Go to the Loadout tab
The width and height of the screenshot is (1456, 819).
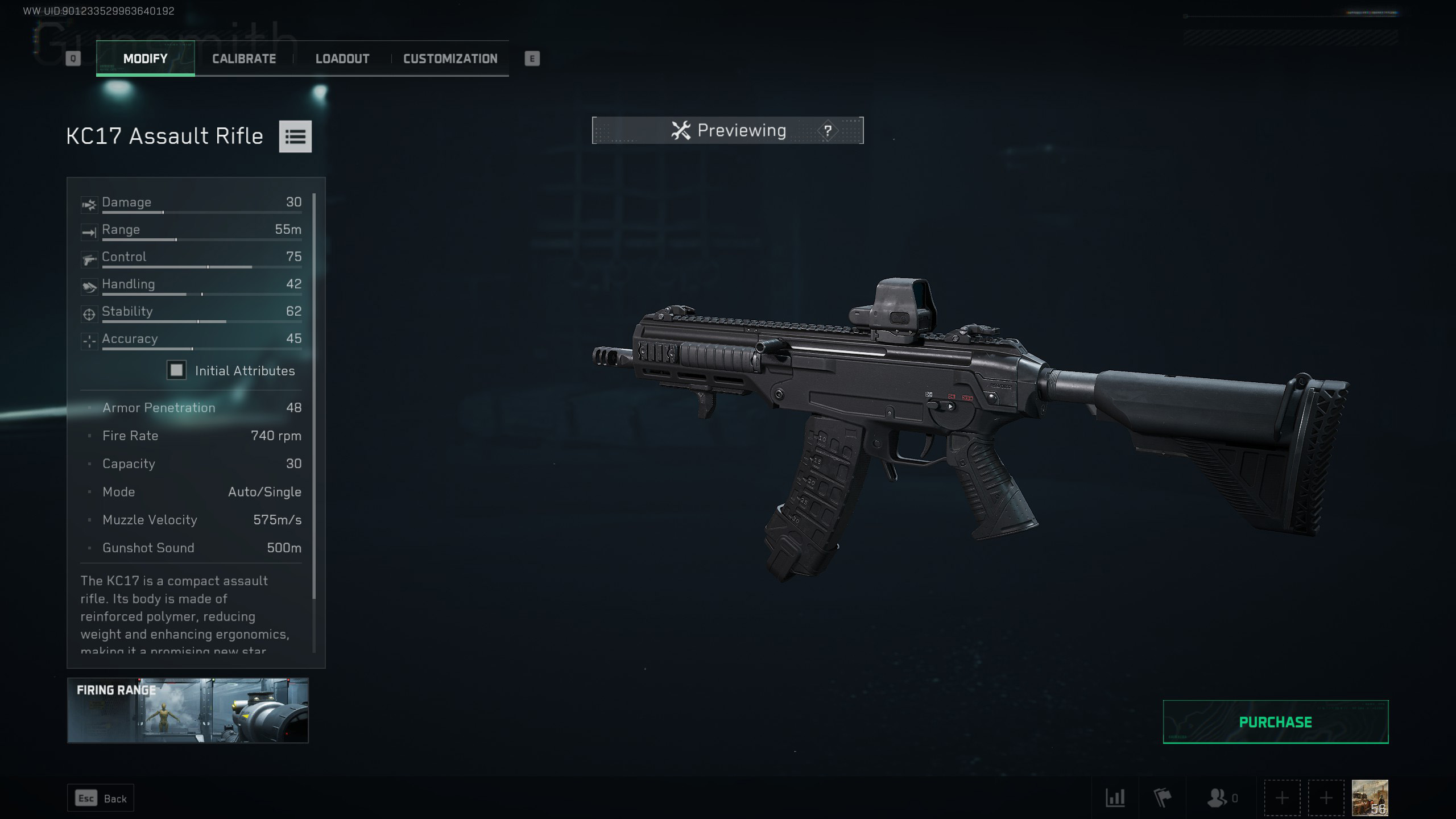point(342,59)
